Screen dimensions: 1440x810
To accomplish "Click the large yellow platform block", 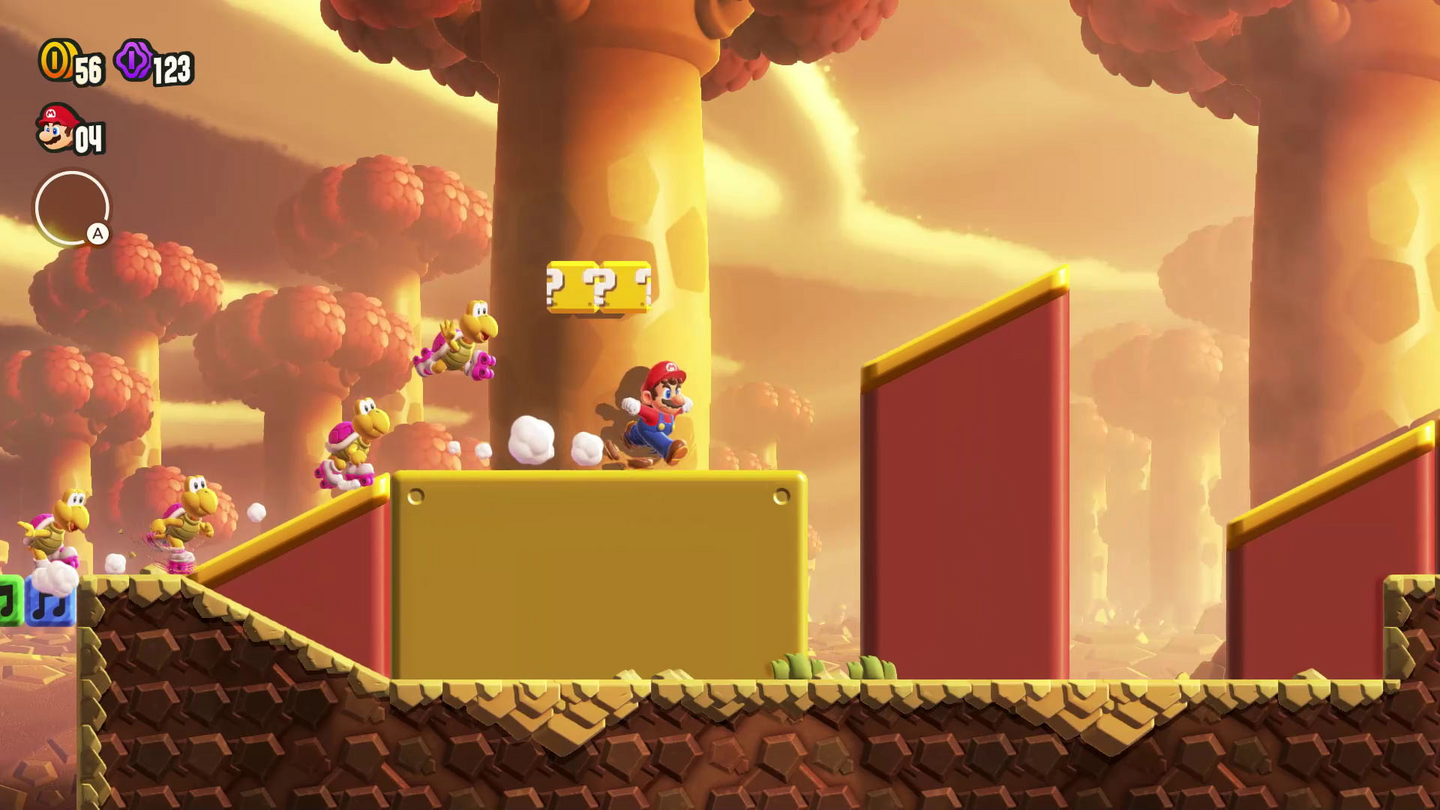I will pyautogui.click(x=600, y=575).
